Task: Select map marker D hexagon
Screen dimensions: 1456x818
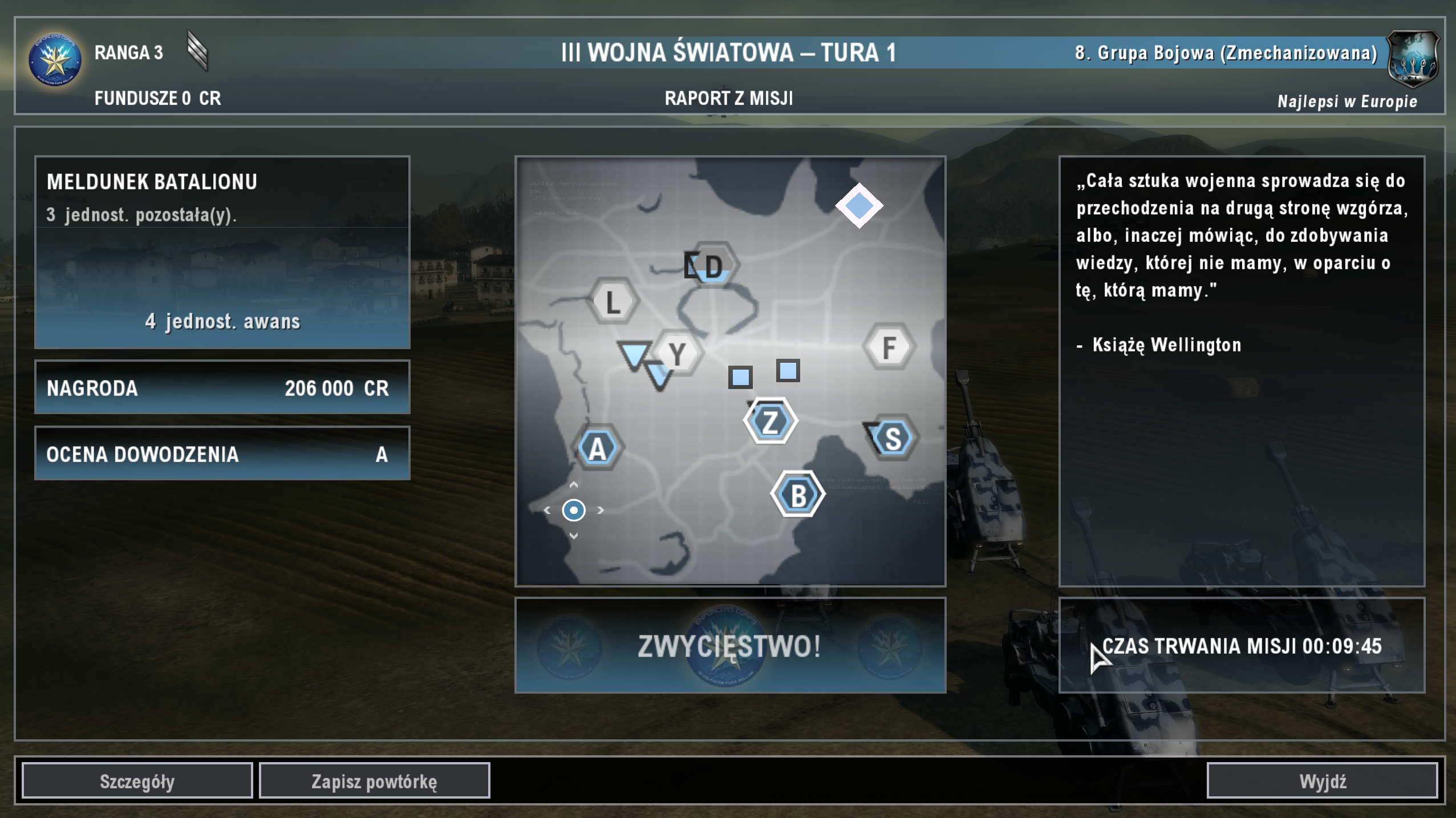Action: point(712,266)
